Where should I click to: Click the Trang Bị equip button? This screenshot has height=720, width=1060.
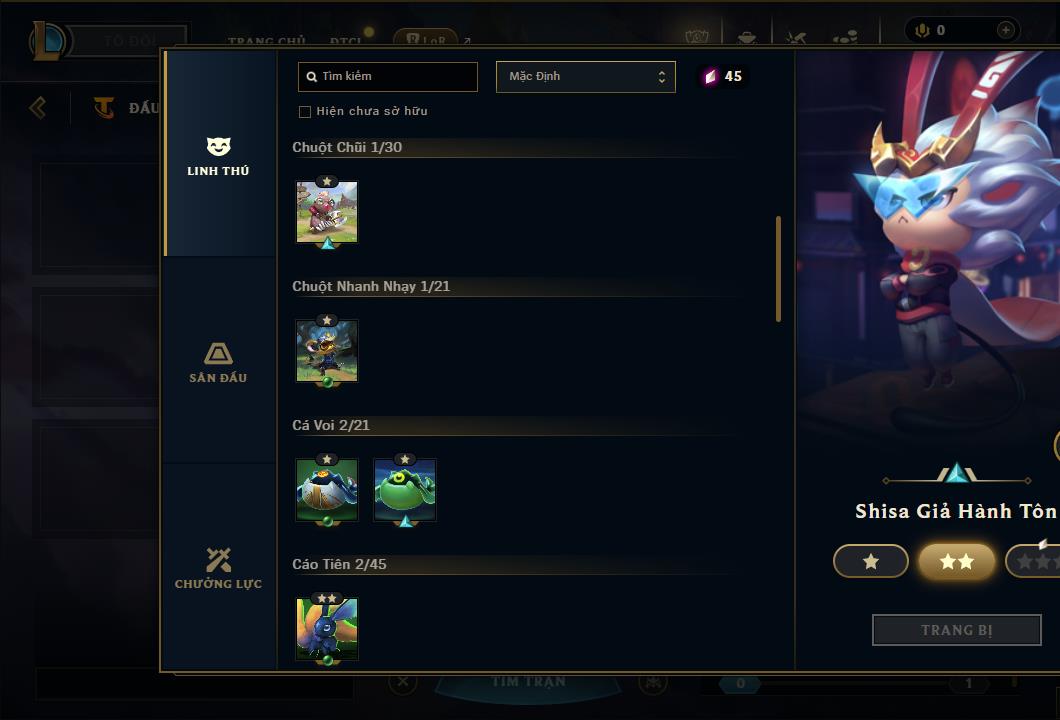957,630
